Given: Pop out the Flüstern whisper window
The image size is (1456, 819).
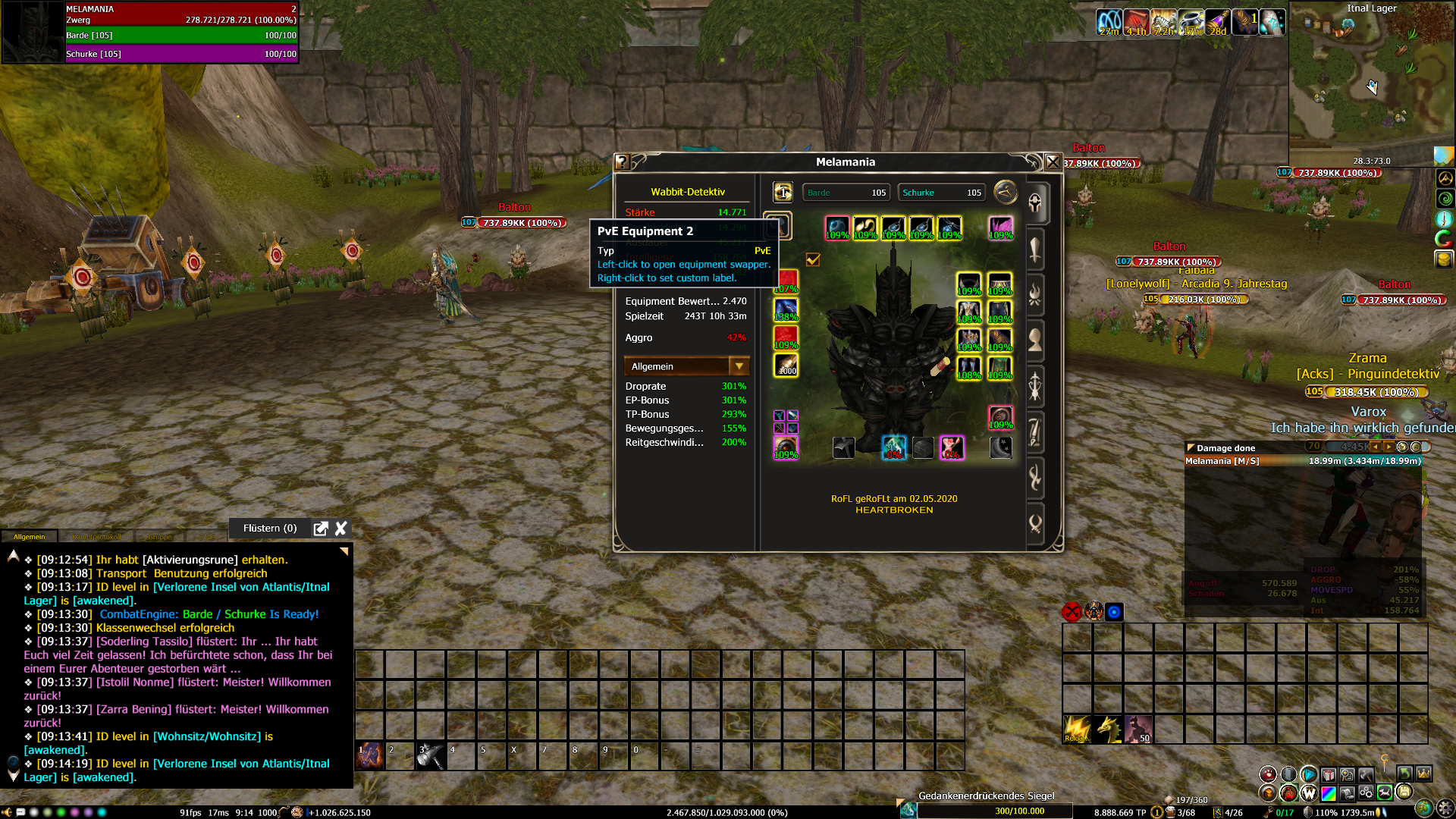Looking at the screenshot, I should pos(321,529).
